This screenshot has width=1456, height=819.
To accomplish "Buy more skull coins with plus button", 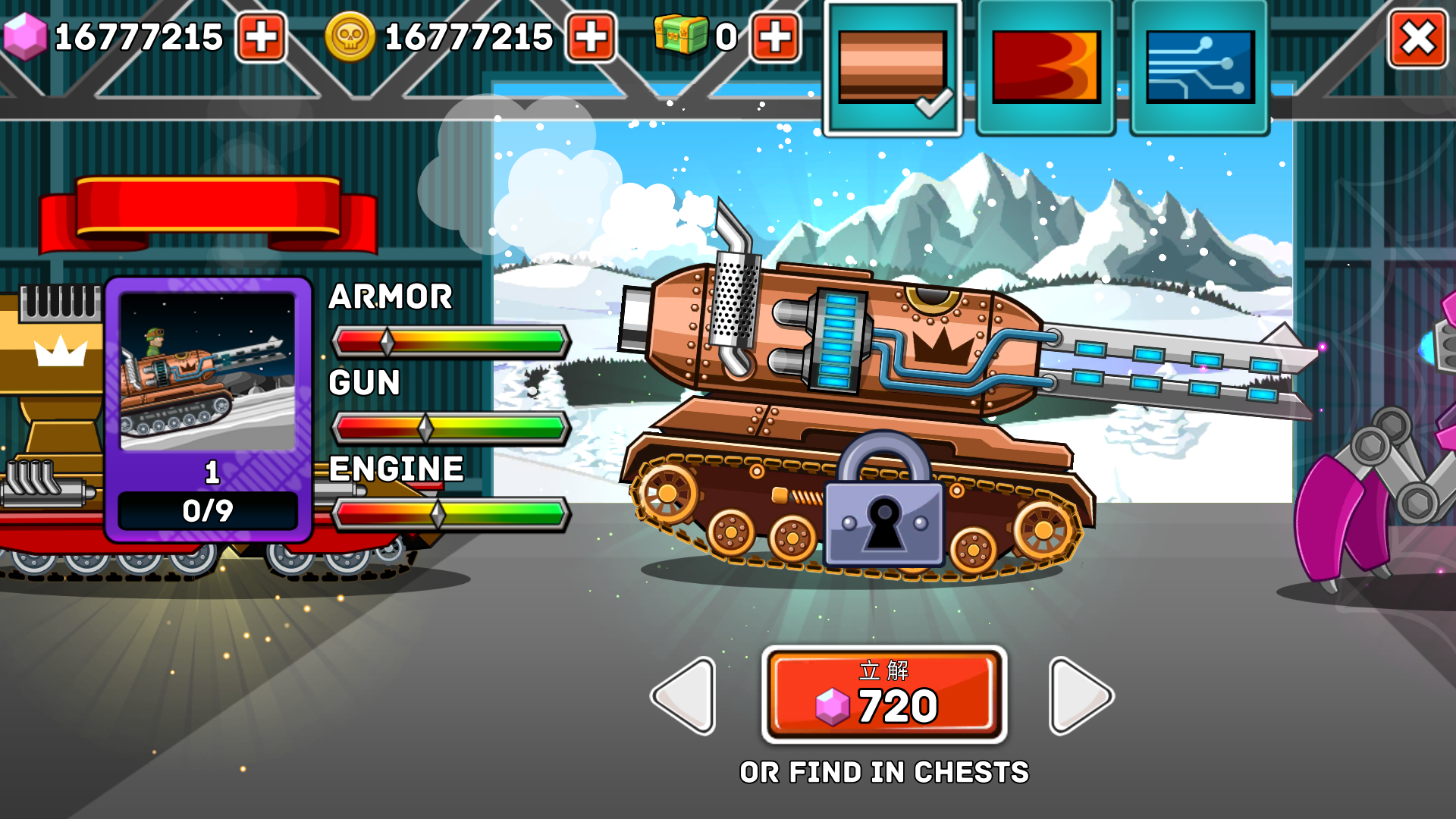I will [591, 37].
